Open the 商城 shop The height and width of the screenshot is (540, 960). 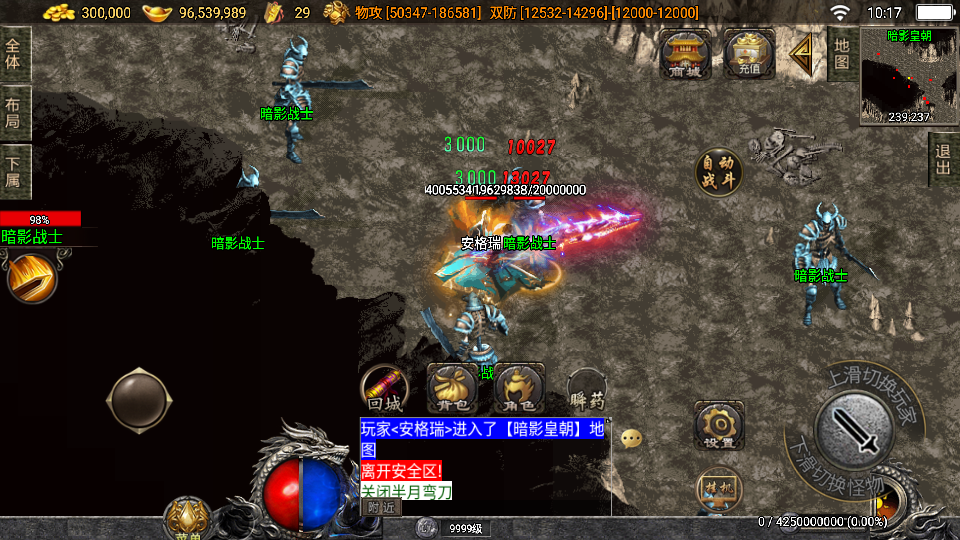click(686, 54)
